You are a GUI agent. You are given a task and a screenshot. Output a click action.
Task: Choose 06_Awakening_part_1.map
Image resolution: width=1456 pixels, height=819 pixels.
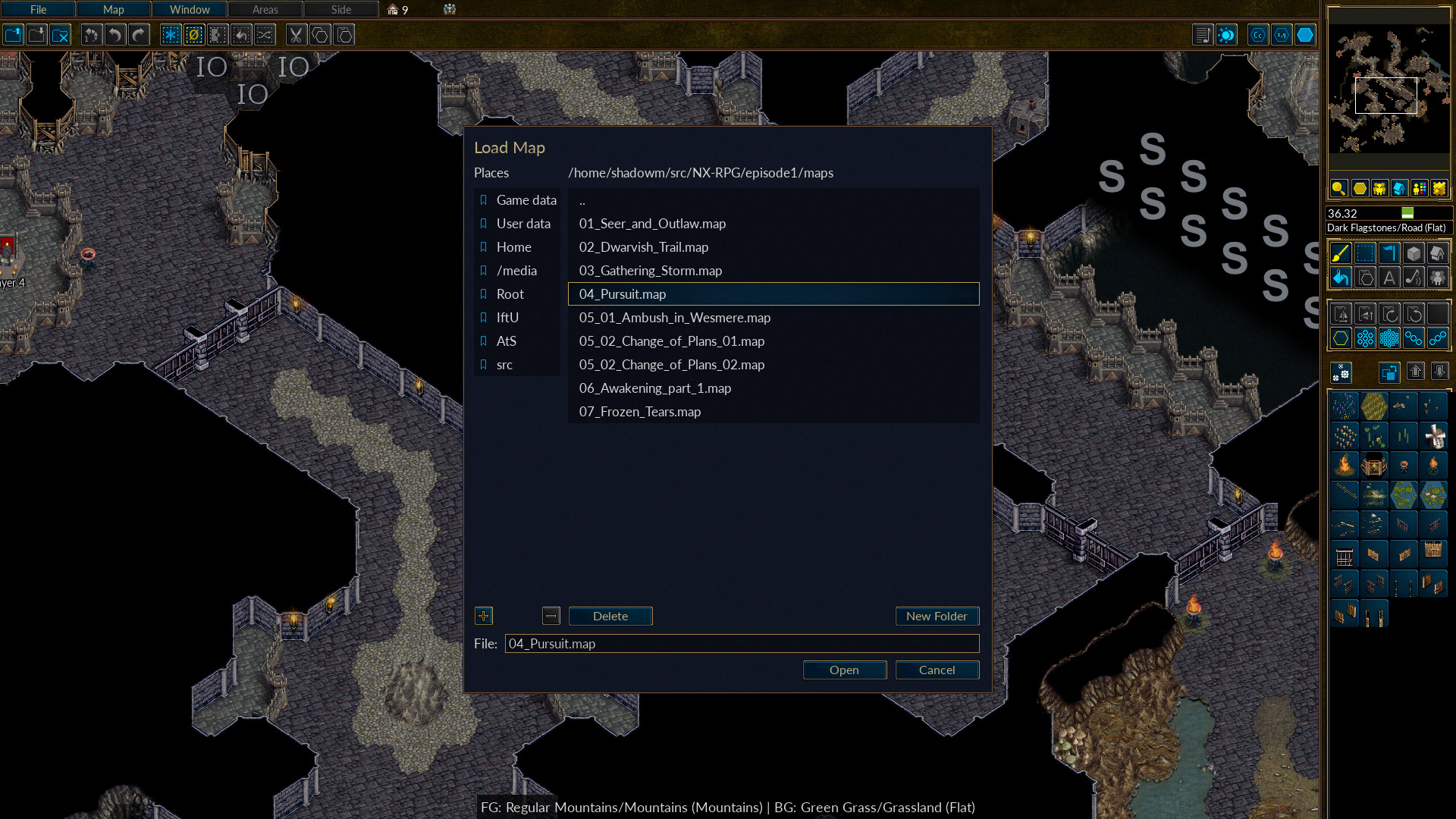click(654, 388)
